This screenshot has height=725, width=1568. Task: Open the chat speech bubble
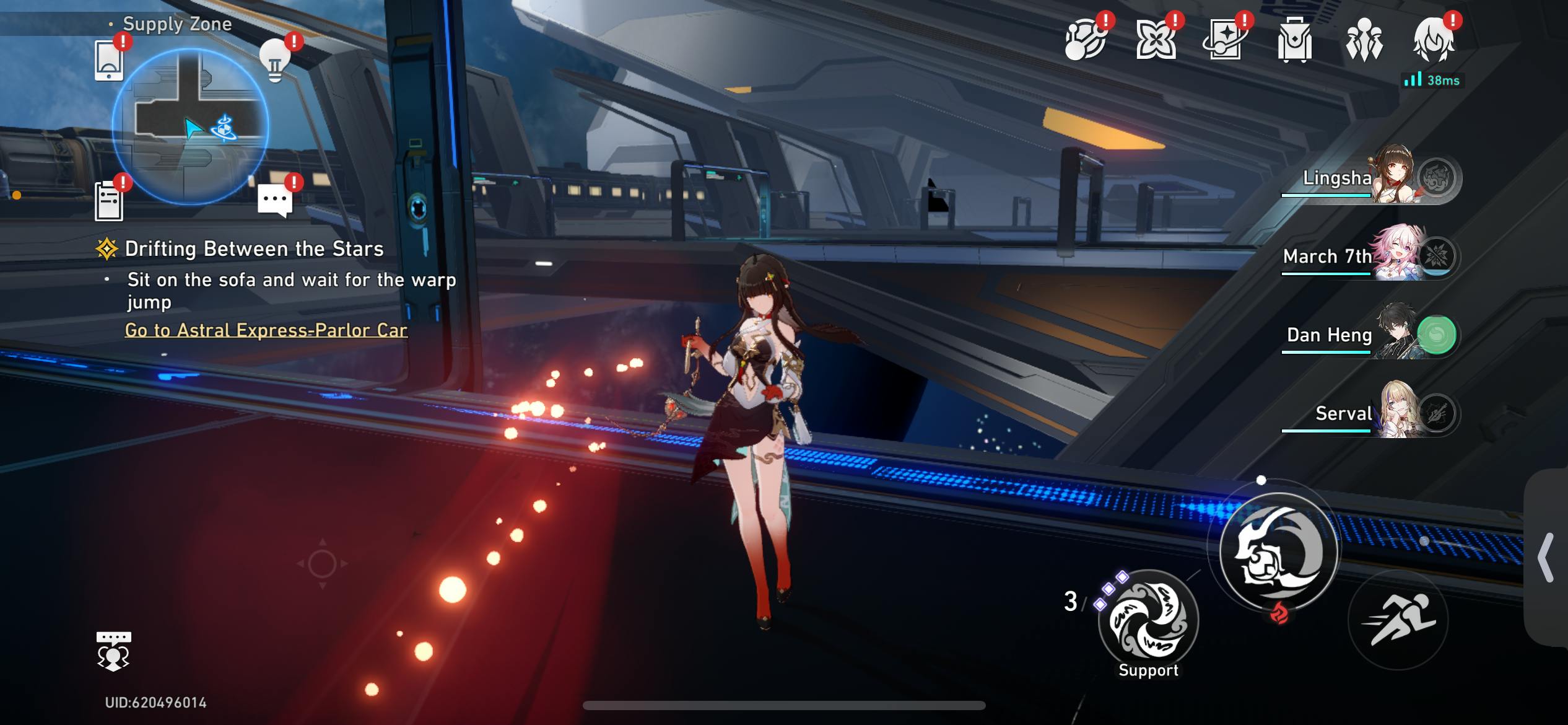point(274,200)
